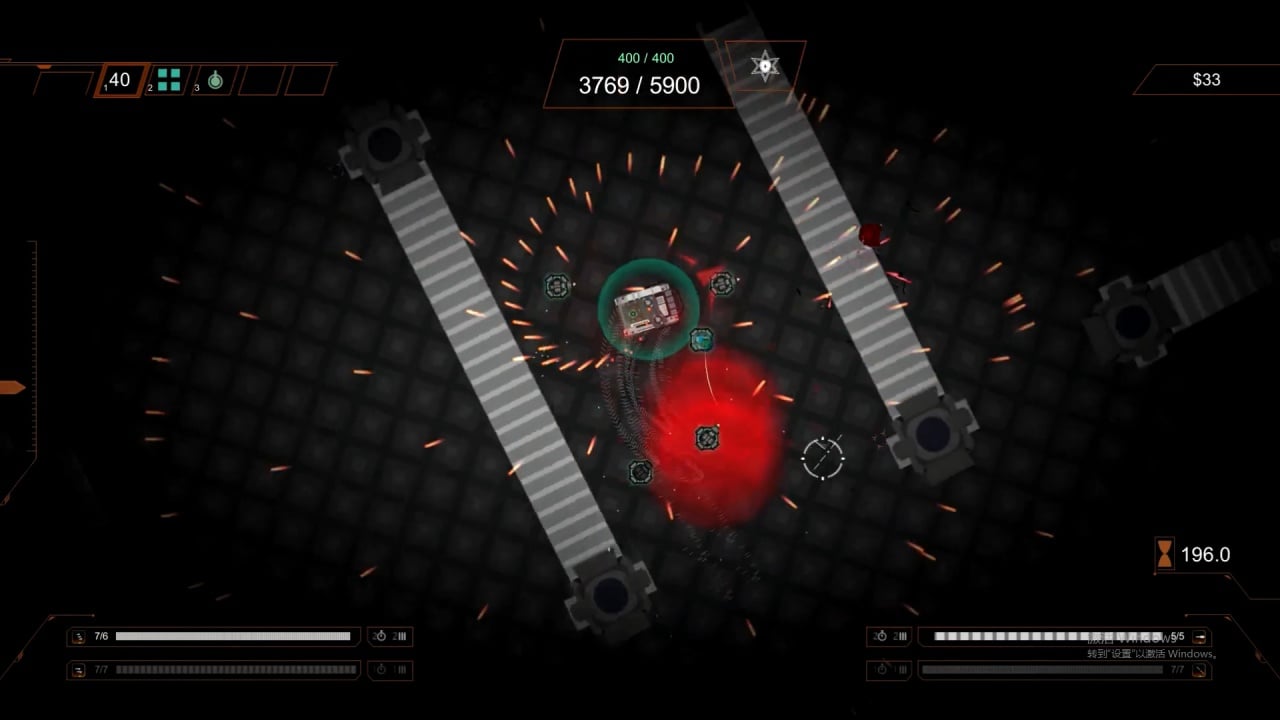Click the star emblem icon beside the score
Screen dimensions: 1280x720
[x=765, y=66]
